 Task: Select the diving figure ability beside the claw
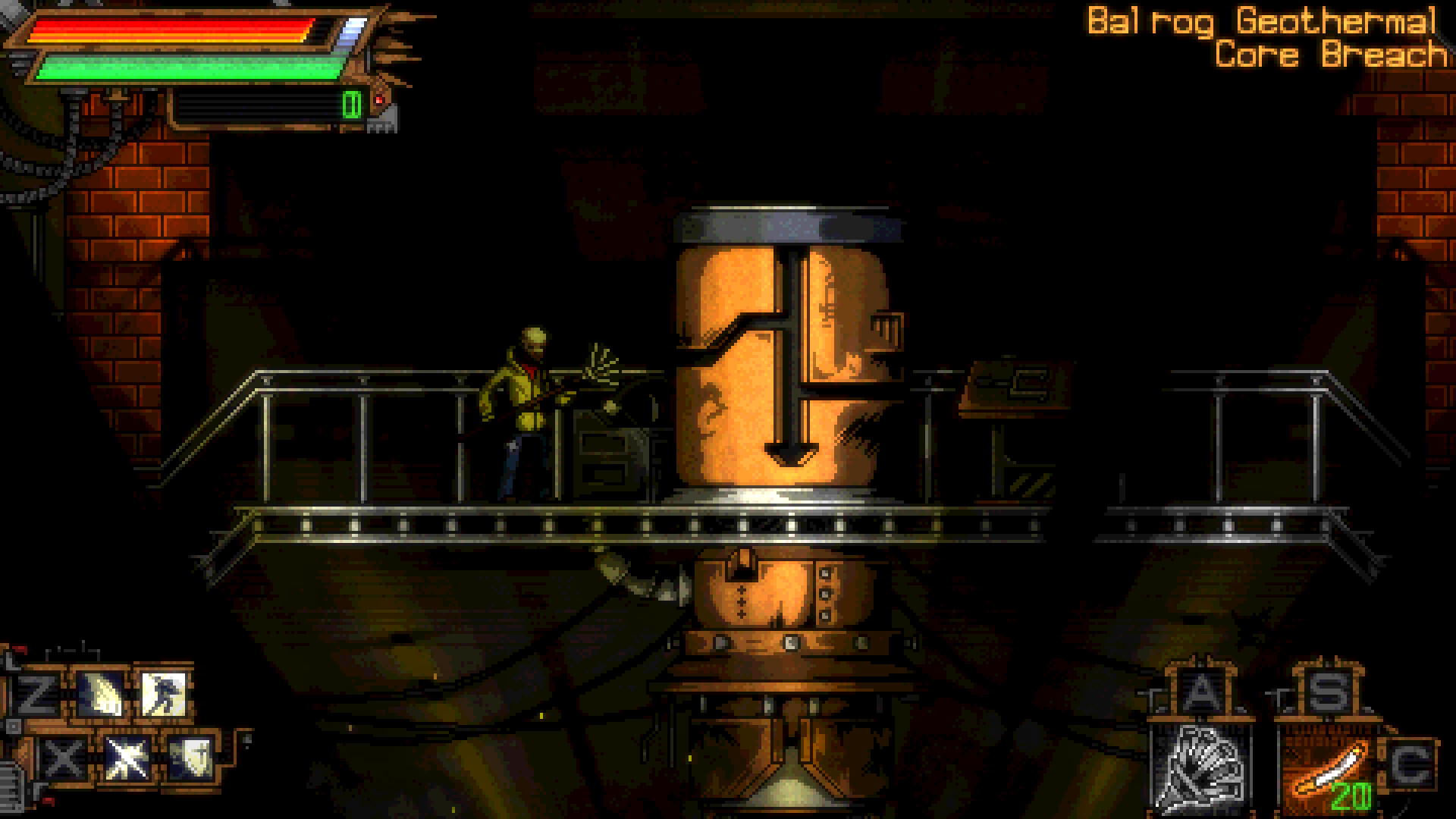pos(164,694)
